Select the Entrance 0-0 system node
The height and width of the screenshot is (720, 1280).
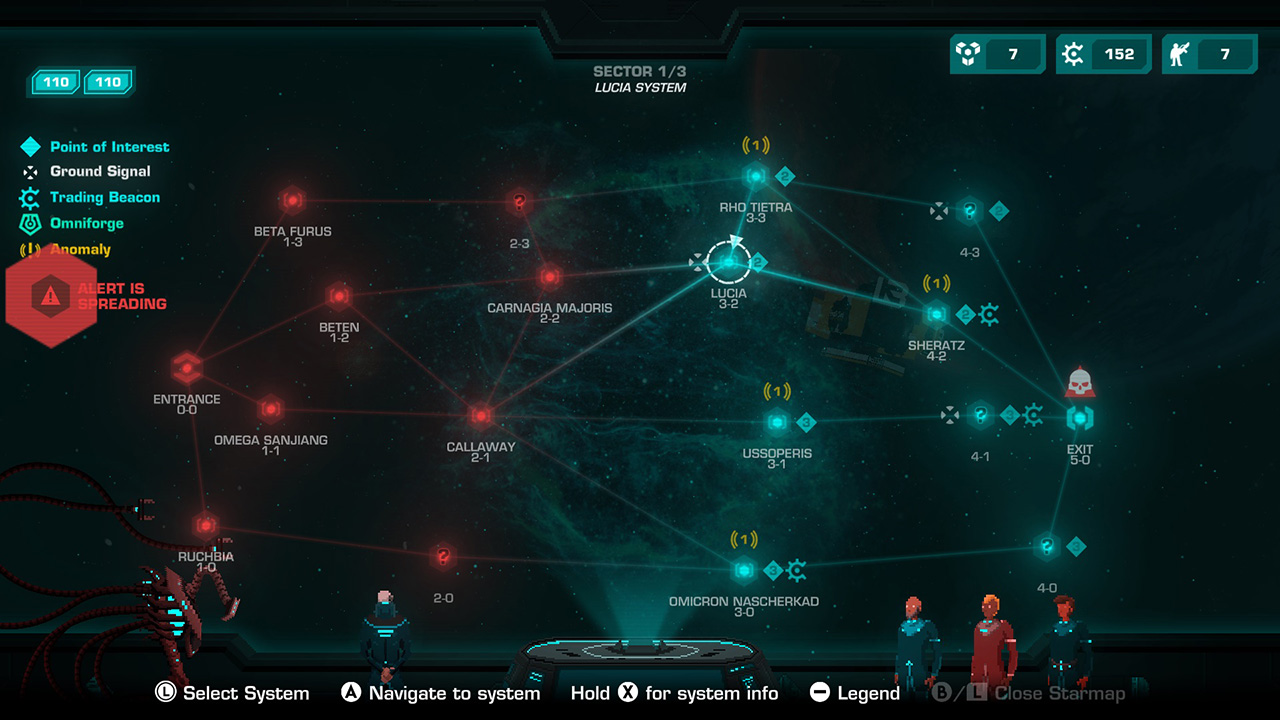click(187, 368)
